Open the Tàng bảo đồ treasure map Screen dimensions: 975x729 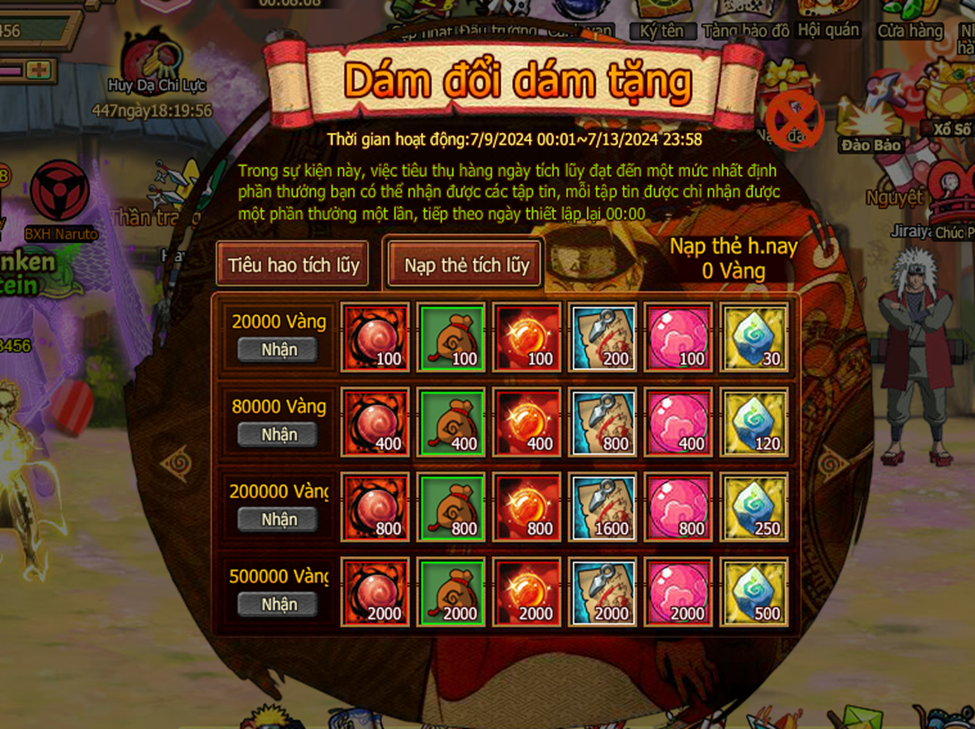(x=746, y=20)
